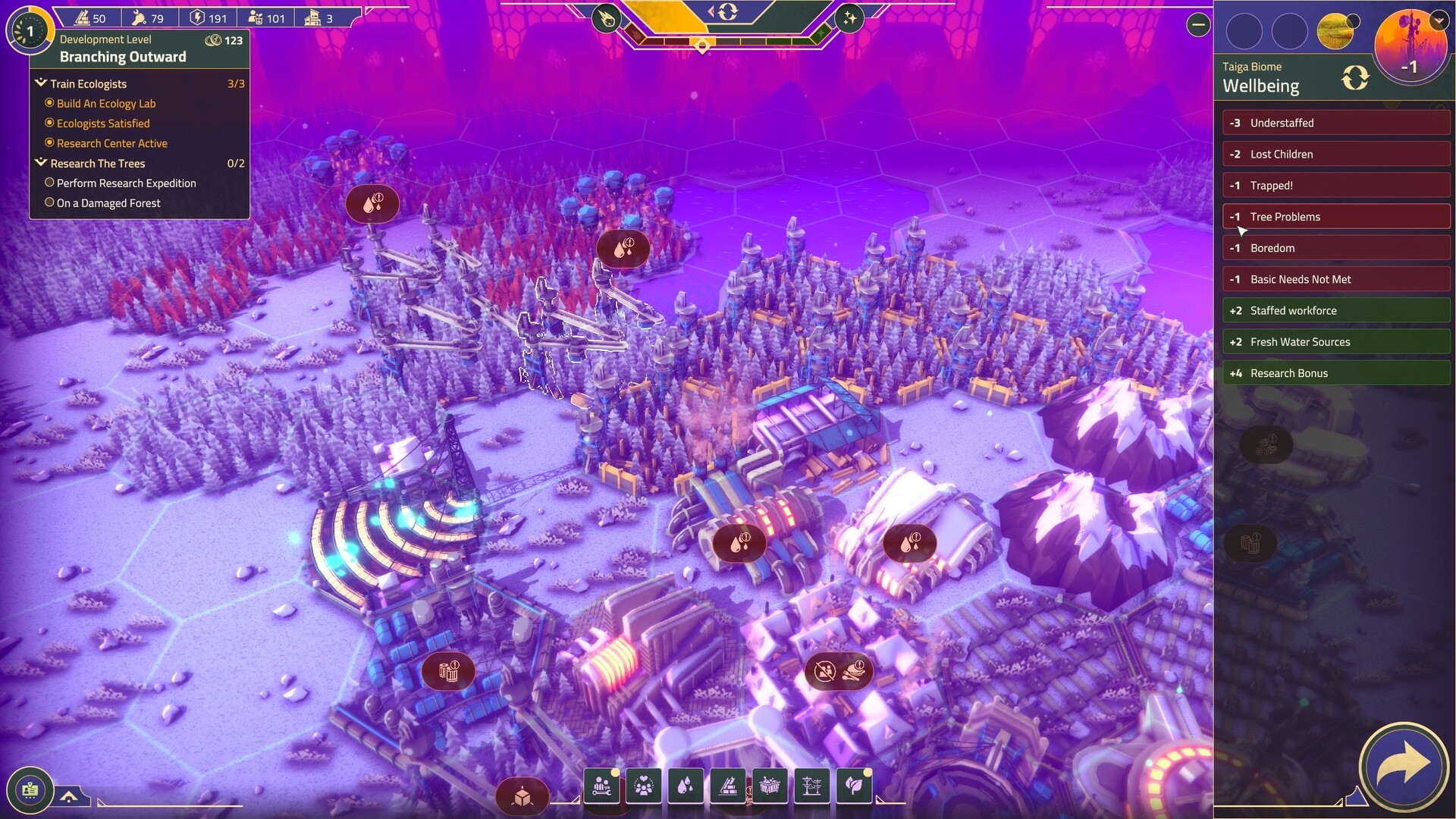The height and width of the screenshot is (819, 1456).
Task: Open the Development Level Branching Outward panel
Action: coord(123,49)
